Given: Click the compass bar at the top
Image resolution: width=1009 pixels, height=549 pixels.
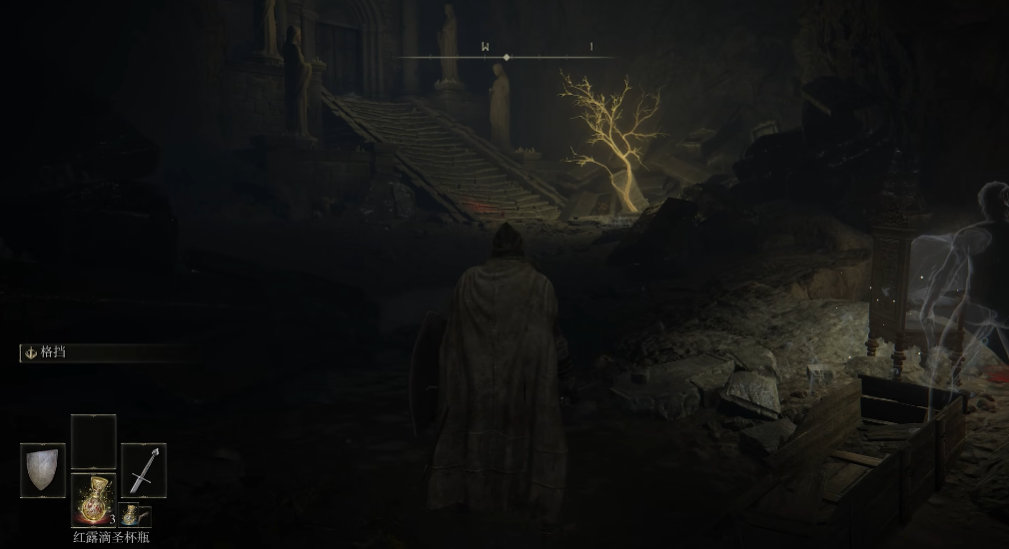Looking at the screenshot, I should pos(506,57).
